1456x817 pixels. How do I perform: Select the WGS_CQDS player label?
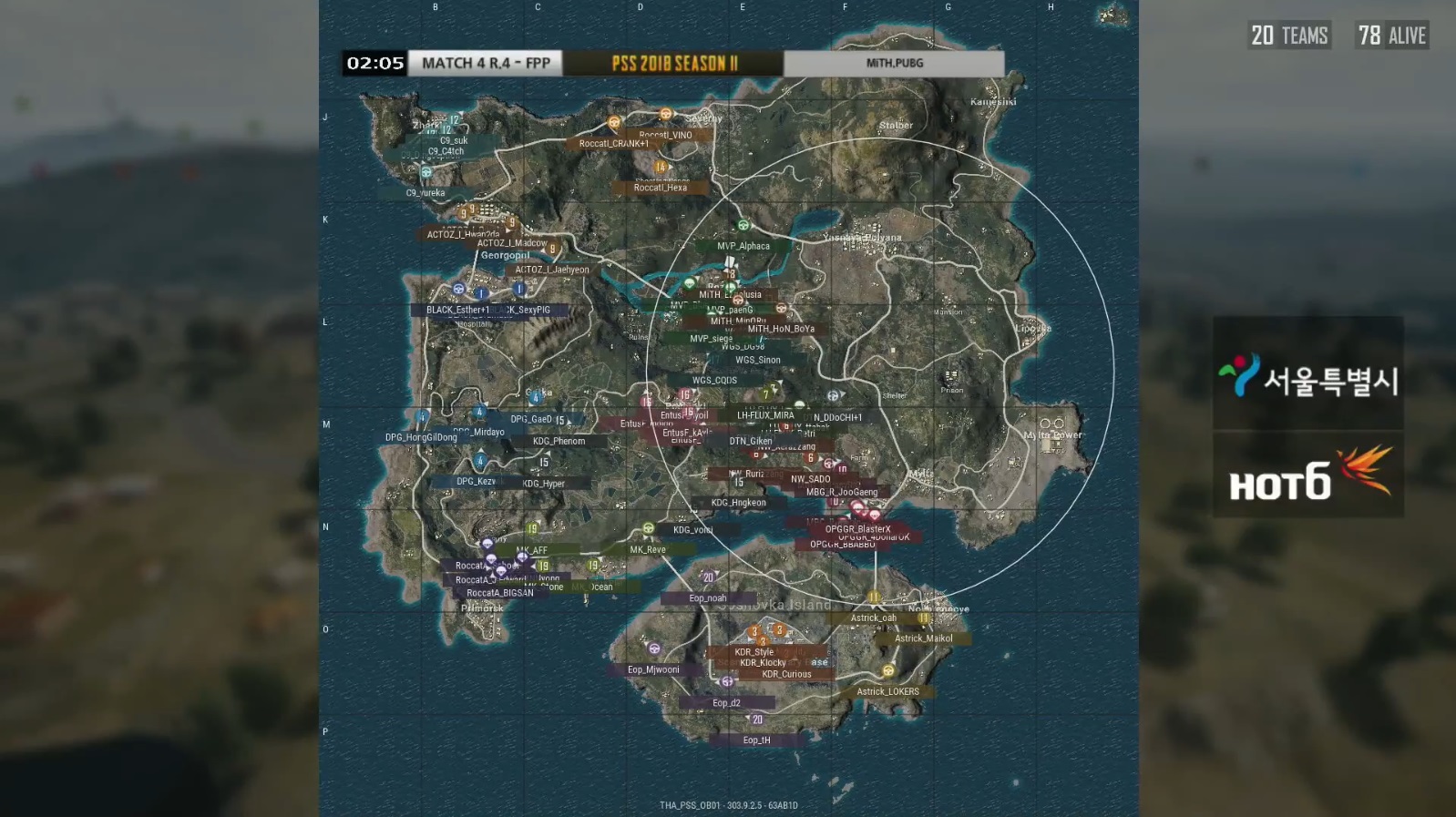pos(714,381)
